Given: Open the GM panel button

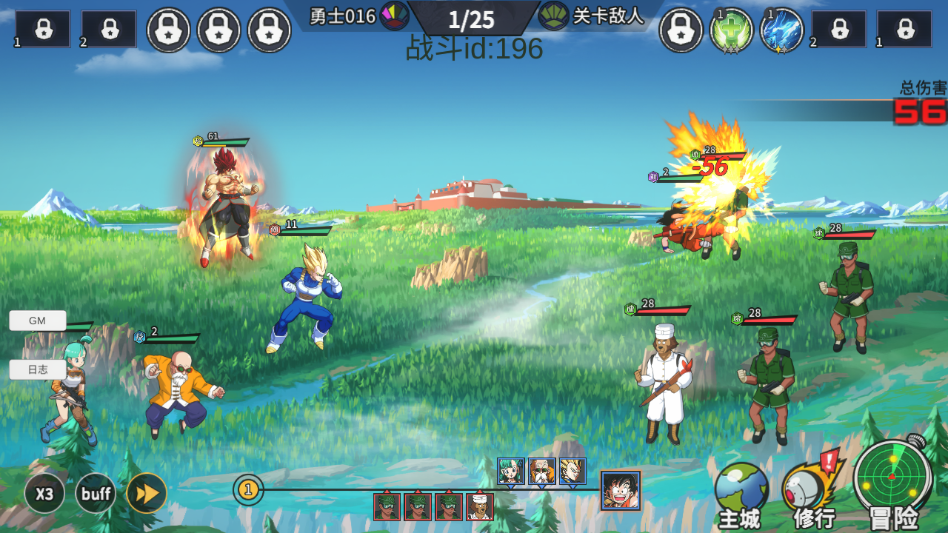Looking at the screenshot, I should (x=37, y=320).
